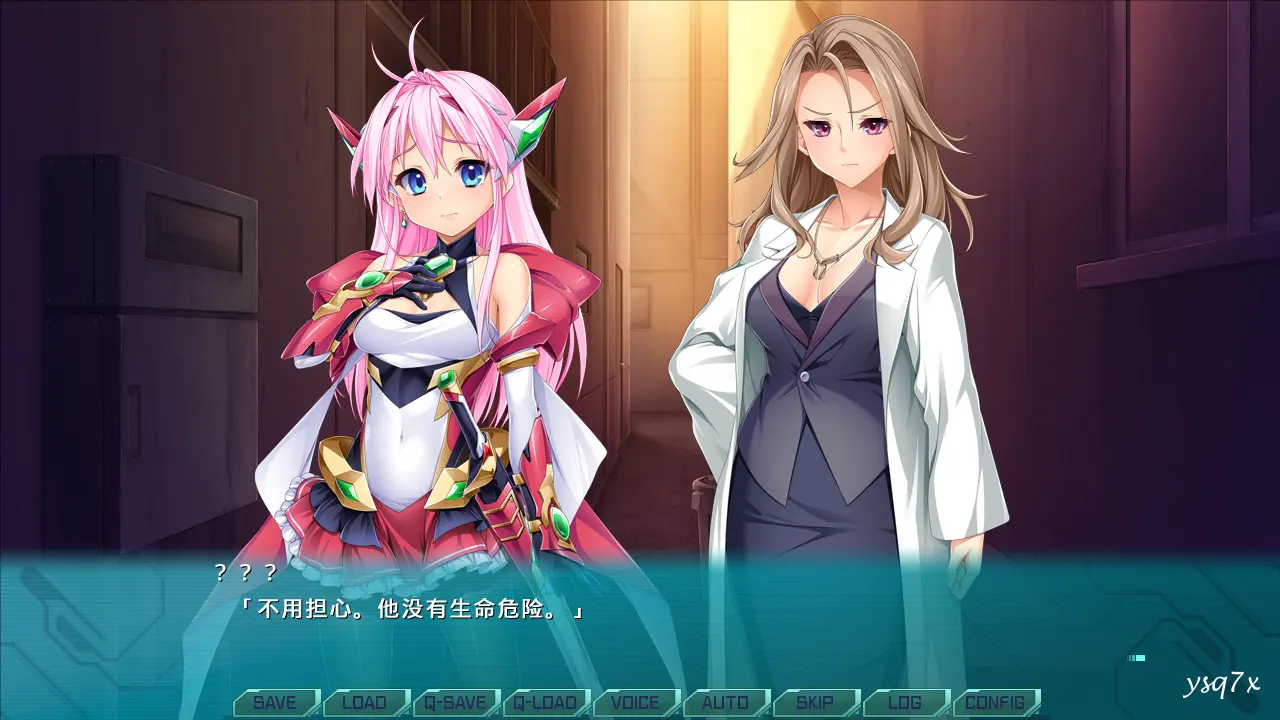Show the dialogue LOG
The height and width of the screenshot is (720, 1280).
click(x=905, y=702)
